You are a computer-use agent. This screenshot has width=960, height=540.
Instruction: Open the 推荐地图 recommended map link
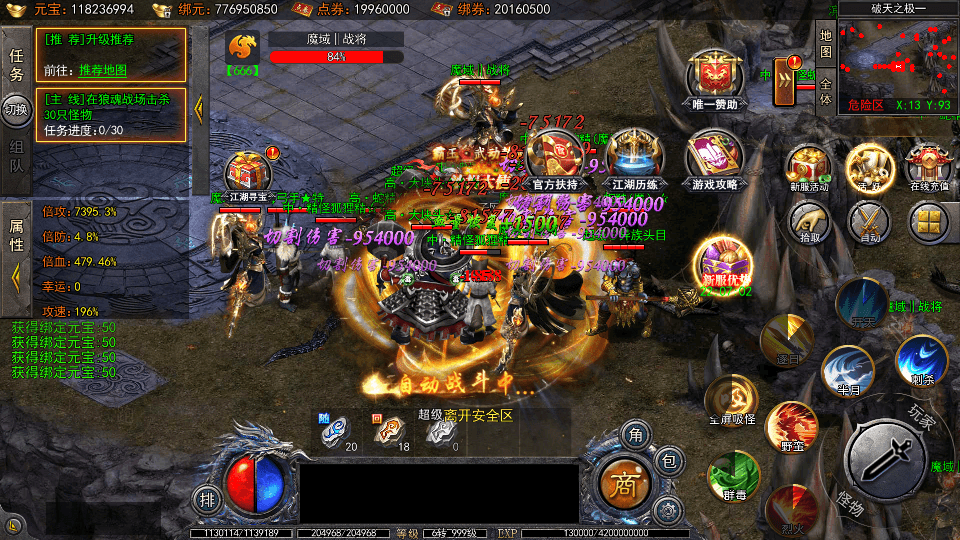click(105, 71)
